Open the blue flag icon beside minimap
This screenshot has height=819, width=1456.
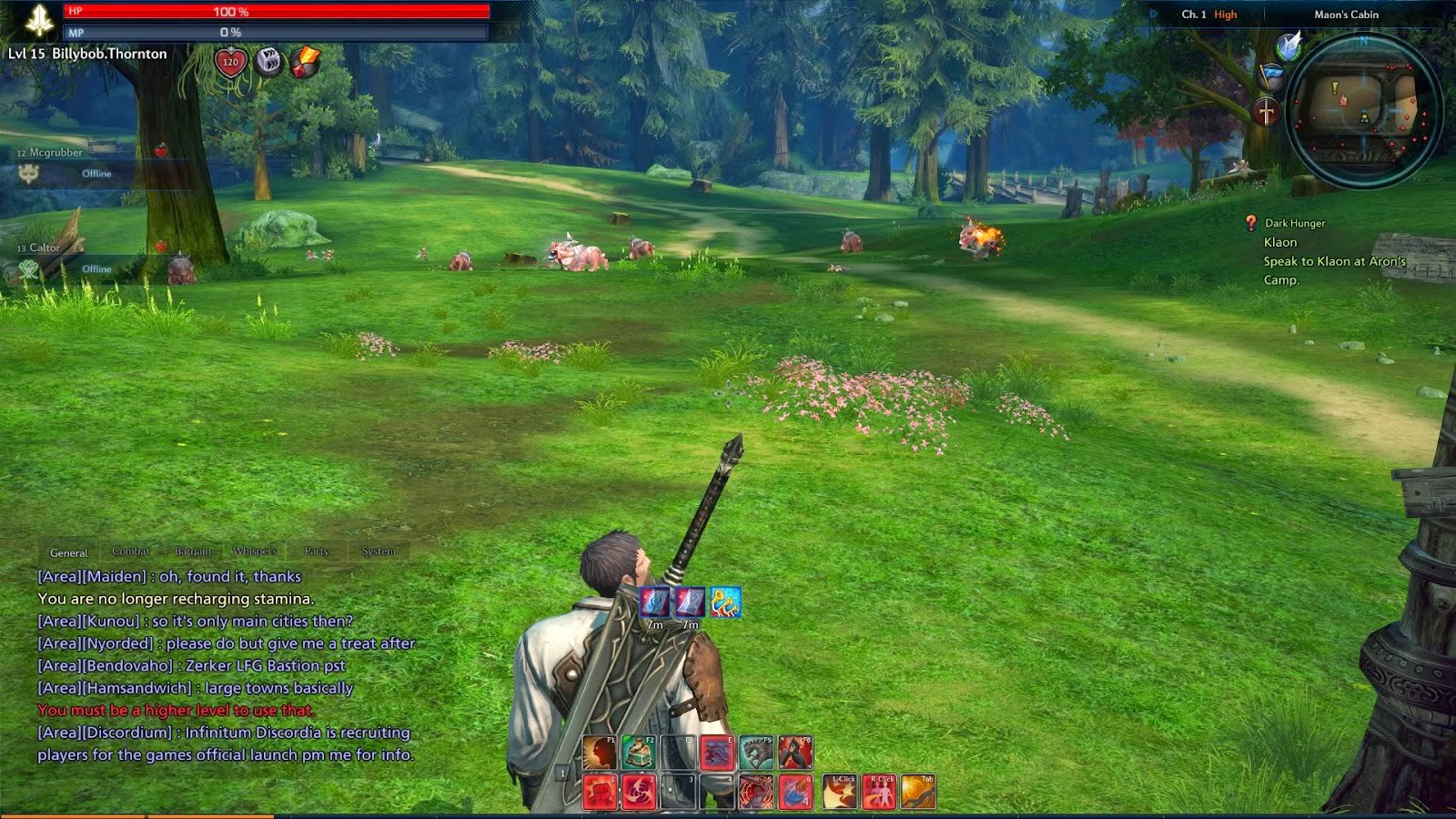coord(1271,76)
